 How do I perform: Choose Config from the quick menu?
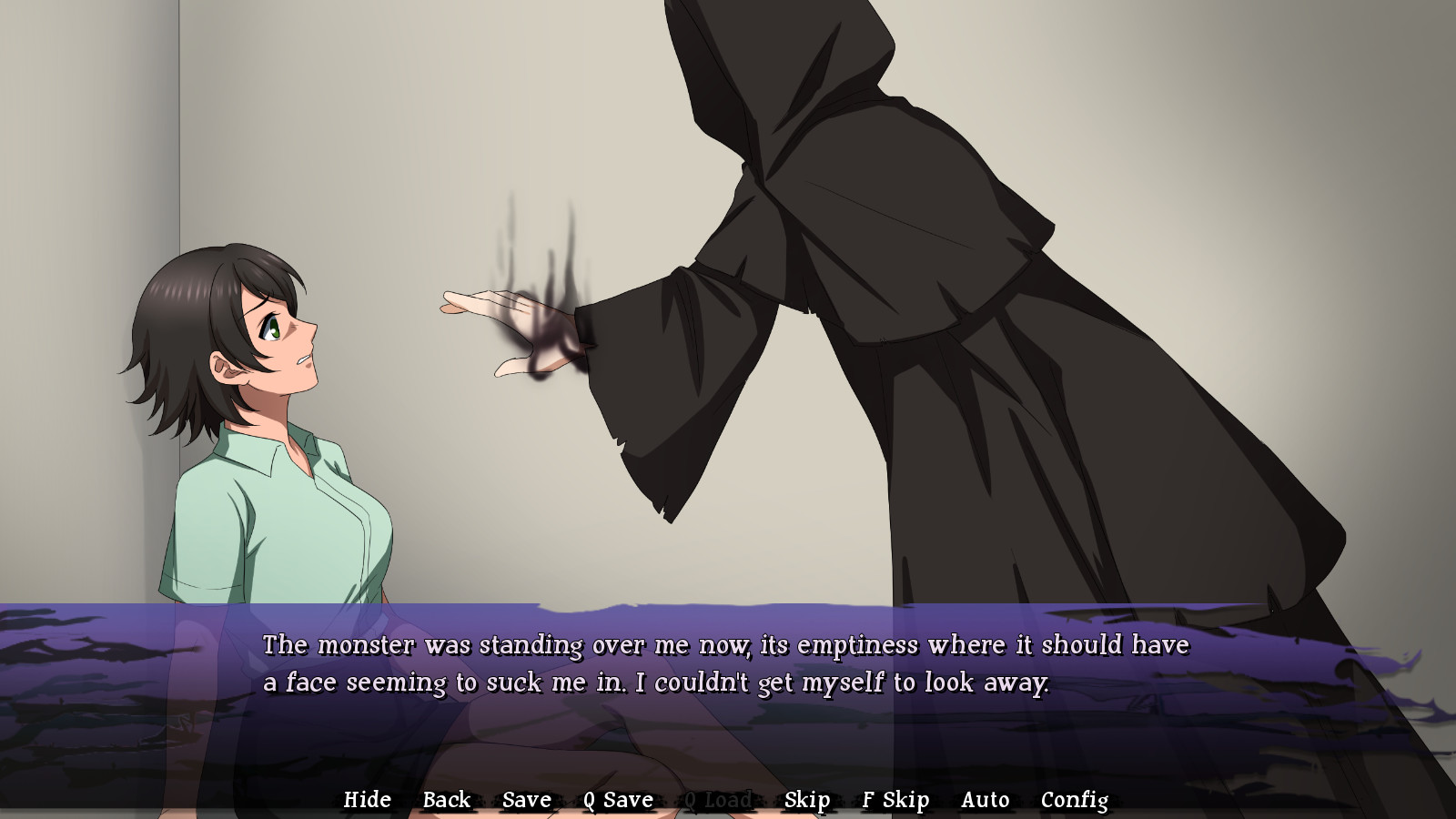[x=1075, y=799]
